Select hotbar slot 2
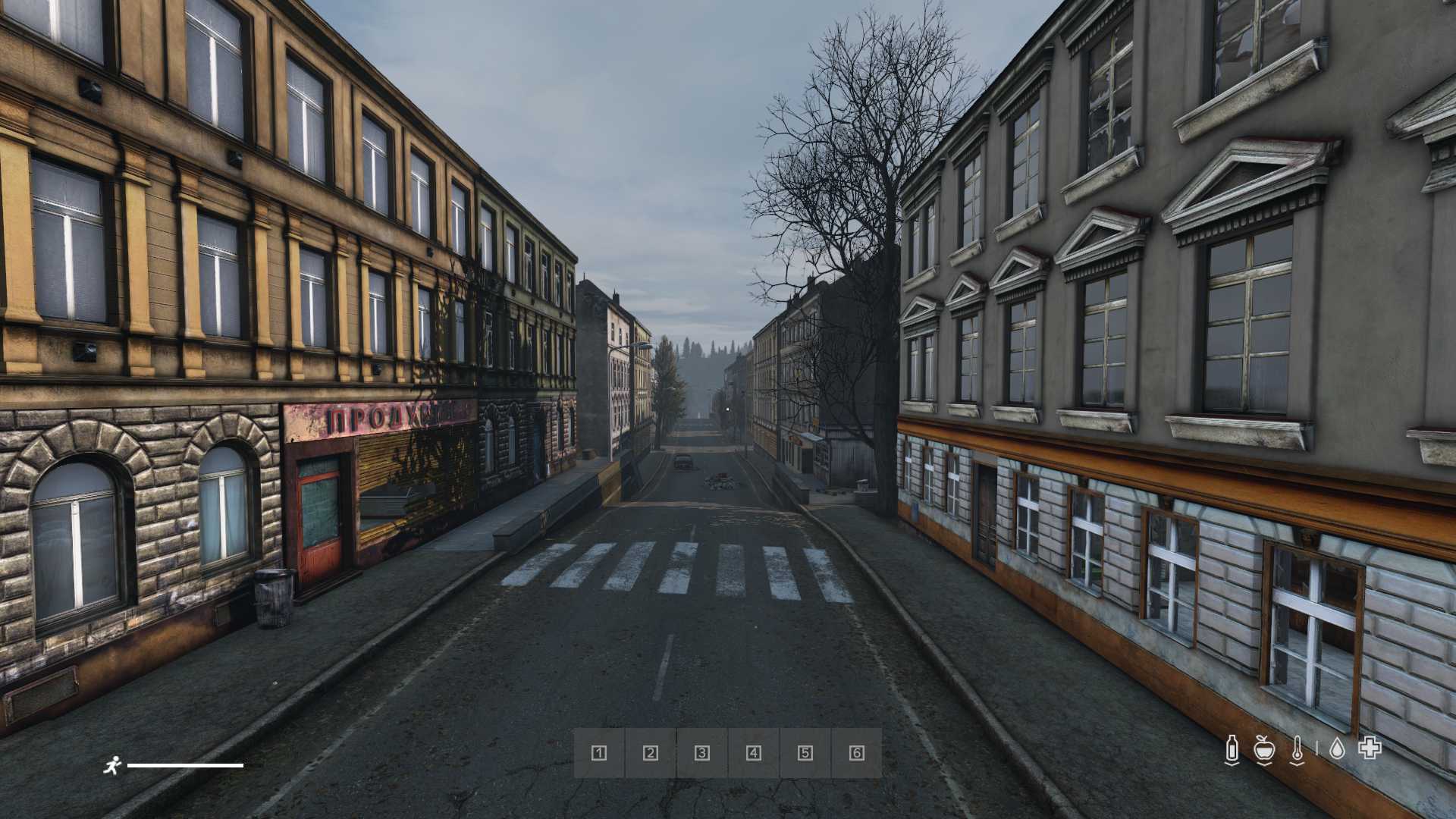 coord(651,753)
